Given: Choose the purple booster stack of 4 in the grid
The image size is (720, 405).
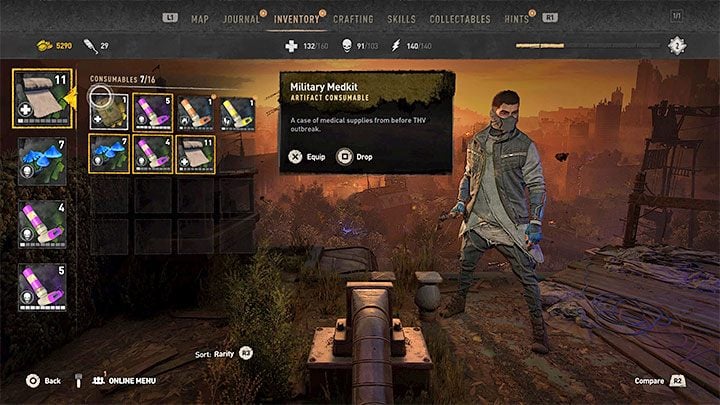Looking at the screenshot, I should 152,154.
